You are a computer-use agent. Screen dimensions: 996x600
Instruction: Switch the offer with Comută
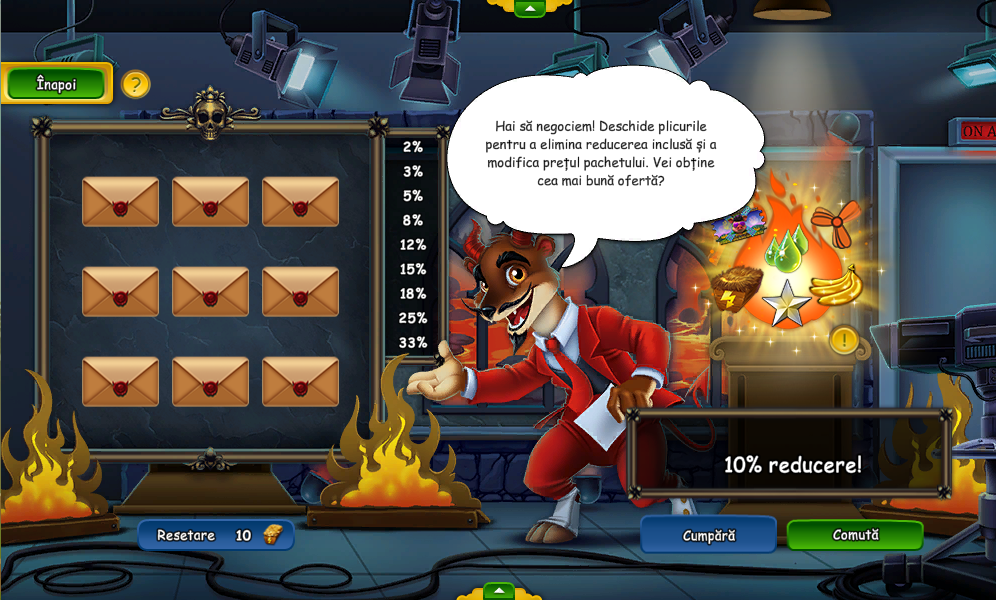pyautogui.click(x=855, y=535)
